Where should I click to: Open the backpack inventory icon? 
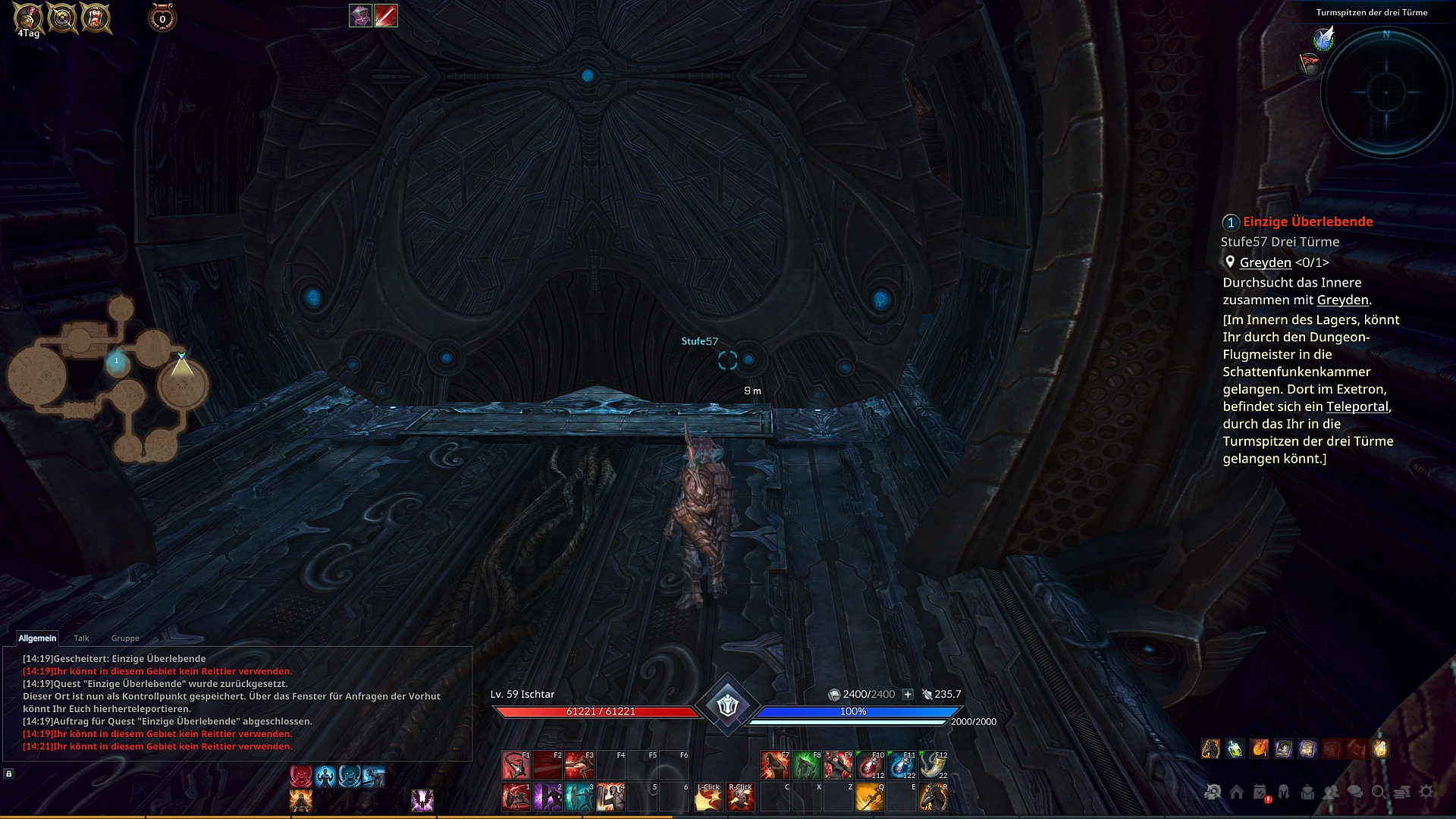pos(1307,792)
